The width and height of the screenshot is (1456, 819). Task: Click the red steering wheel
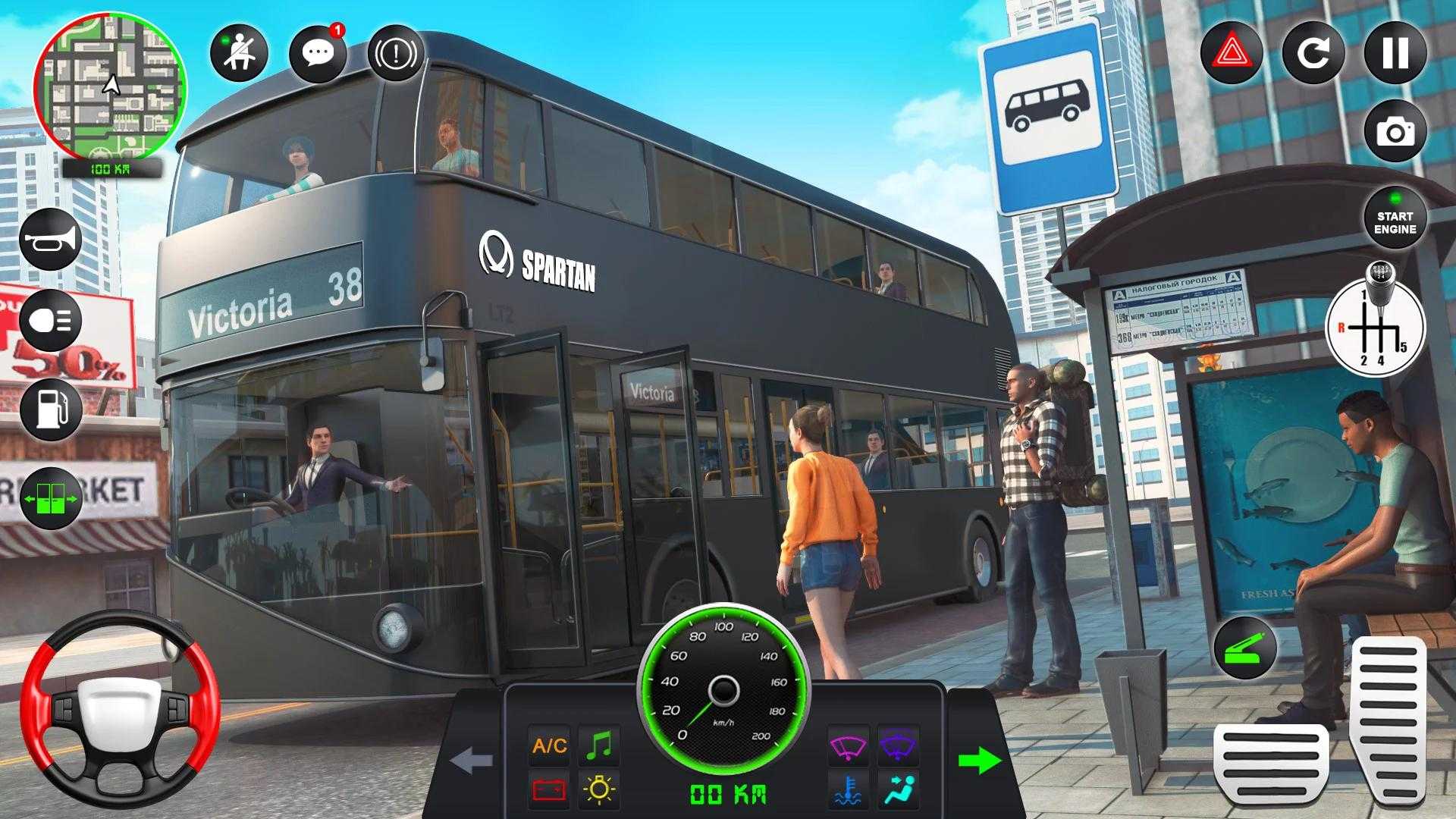pyautogui.click(x=120, y=711)
